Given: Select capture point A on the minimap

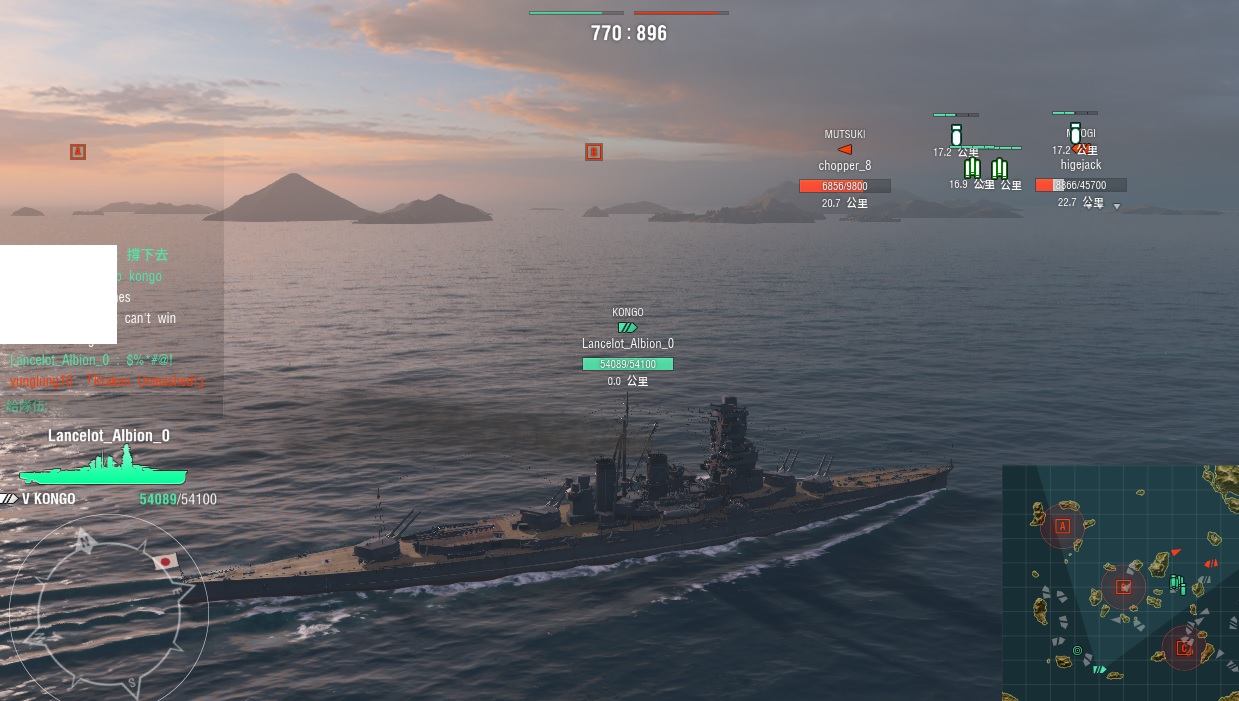Looking at the screenshot, I should point(1062,525).
